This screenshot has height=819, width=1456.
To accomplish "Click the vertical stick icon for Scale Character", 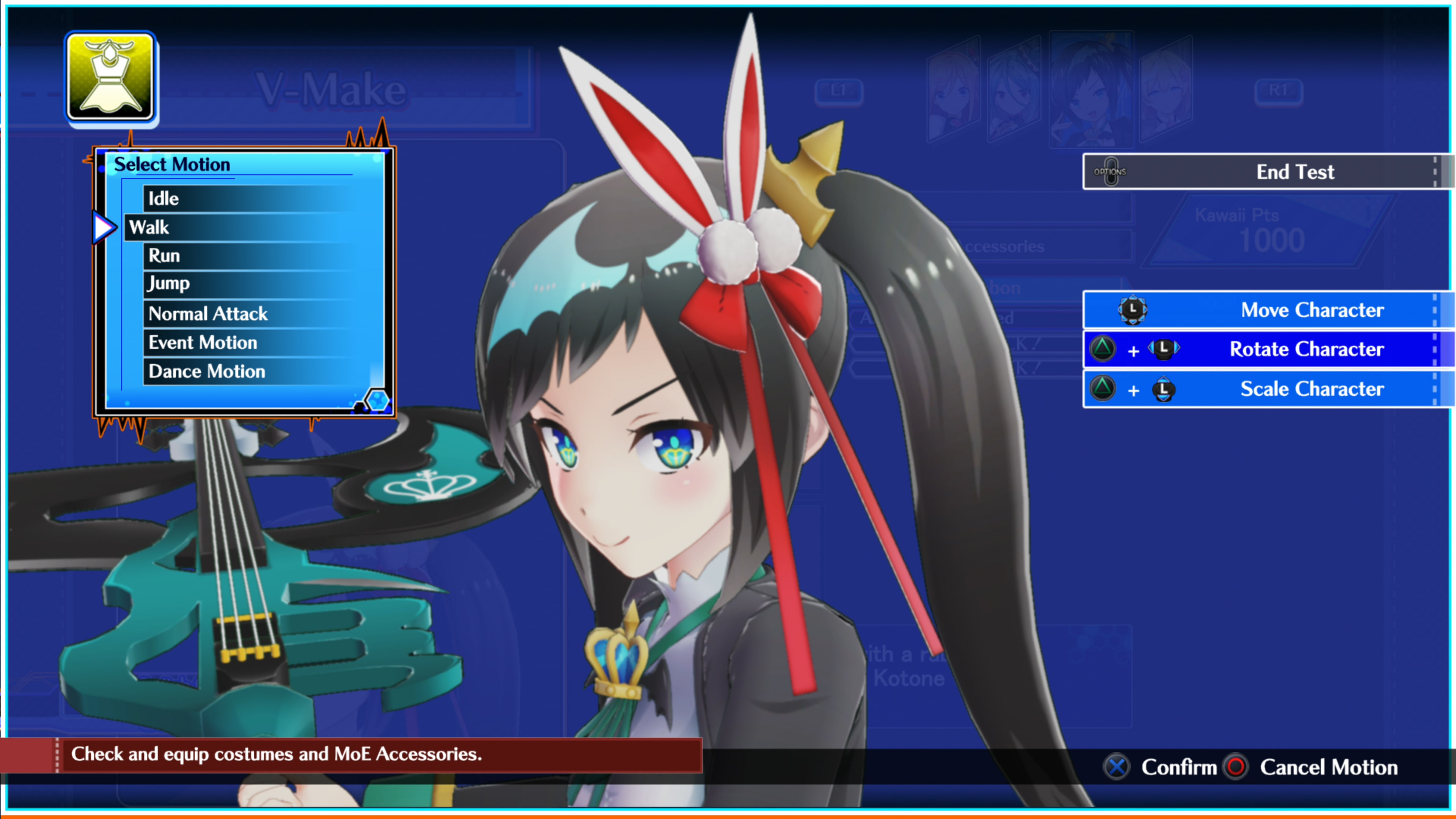I will (x=1164, y=389).
